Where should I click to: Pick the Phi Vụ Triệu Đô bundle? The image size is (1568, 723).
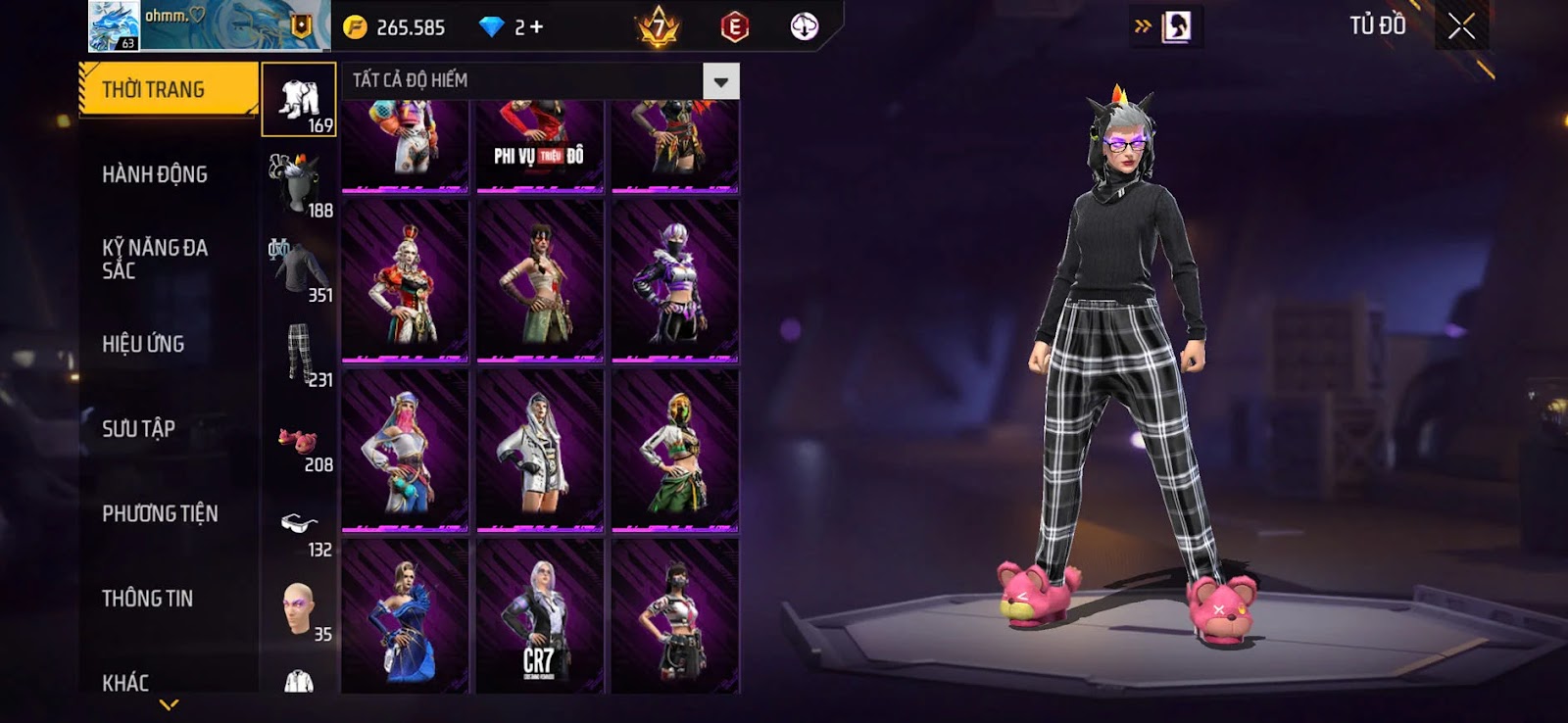coord(539,147)
